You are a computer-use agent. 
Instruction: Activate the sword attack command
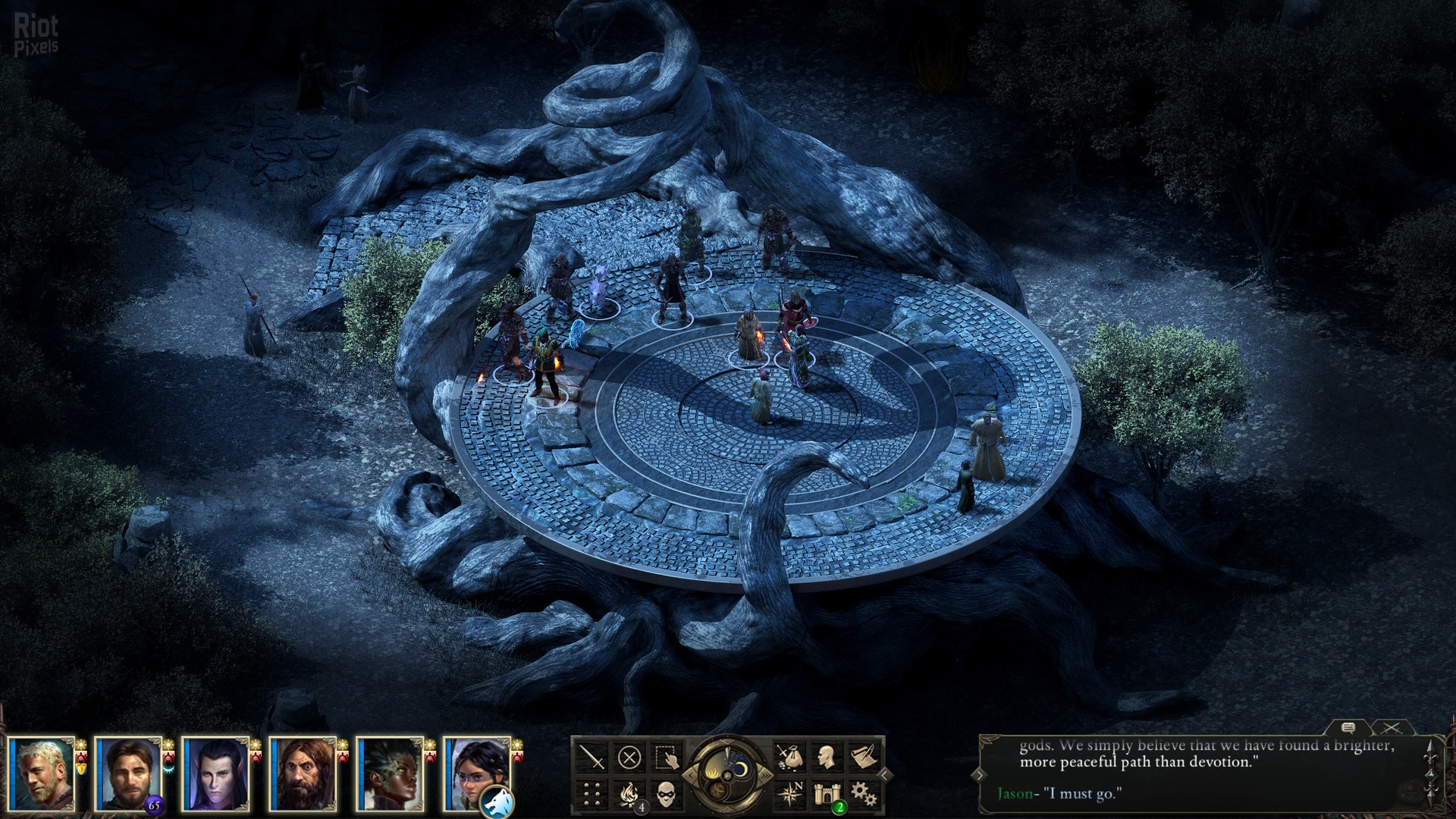[x=591, y=757]
